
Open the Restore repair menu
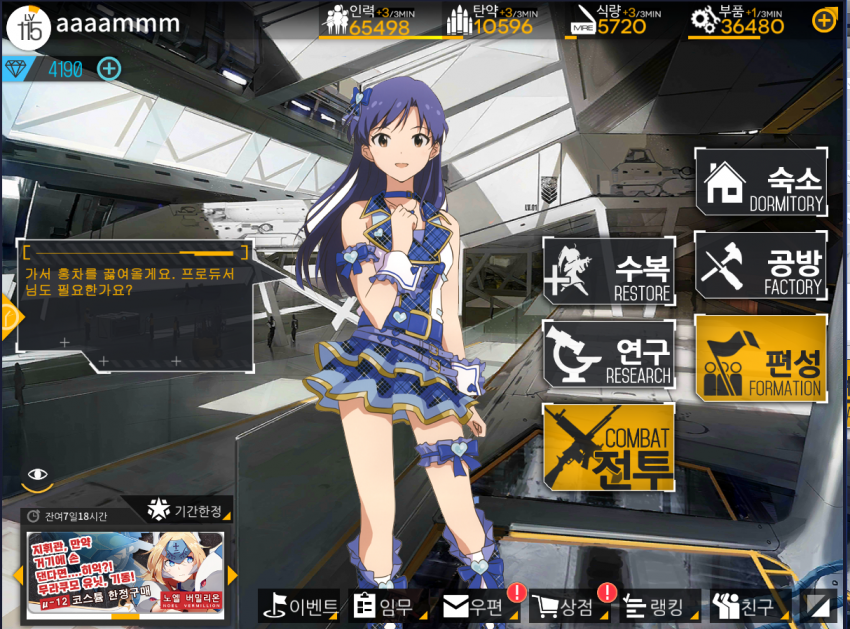click(609, 271)
